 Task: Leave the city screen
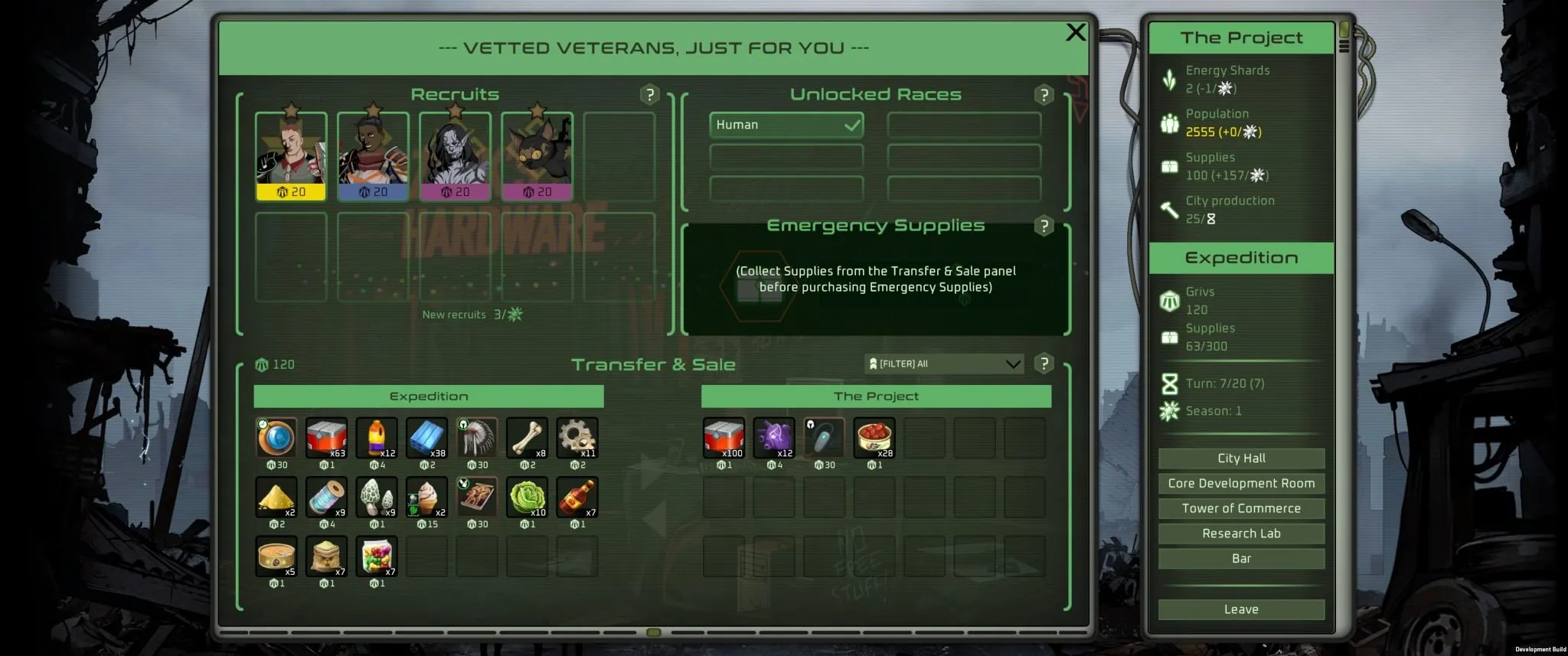(x=1240, y=609)
